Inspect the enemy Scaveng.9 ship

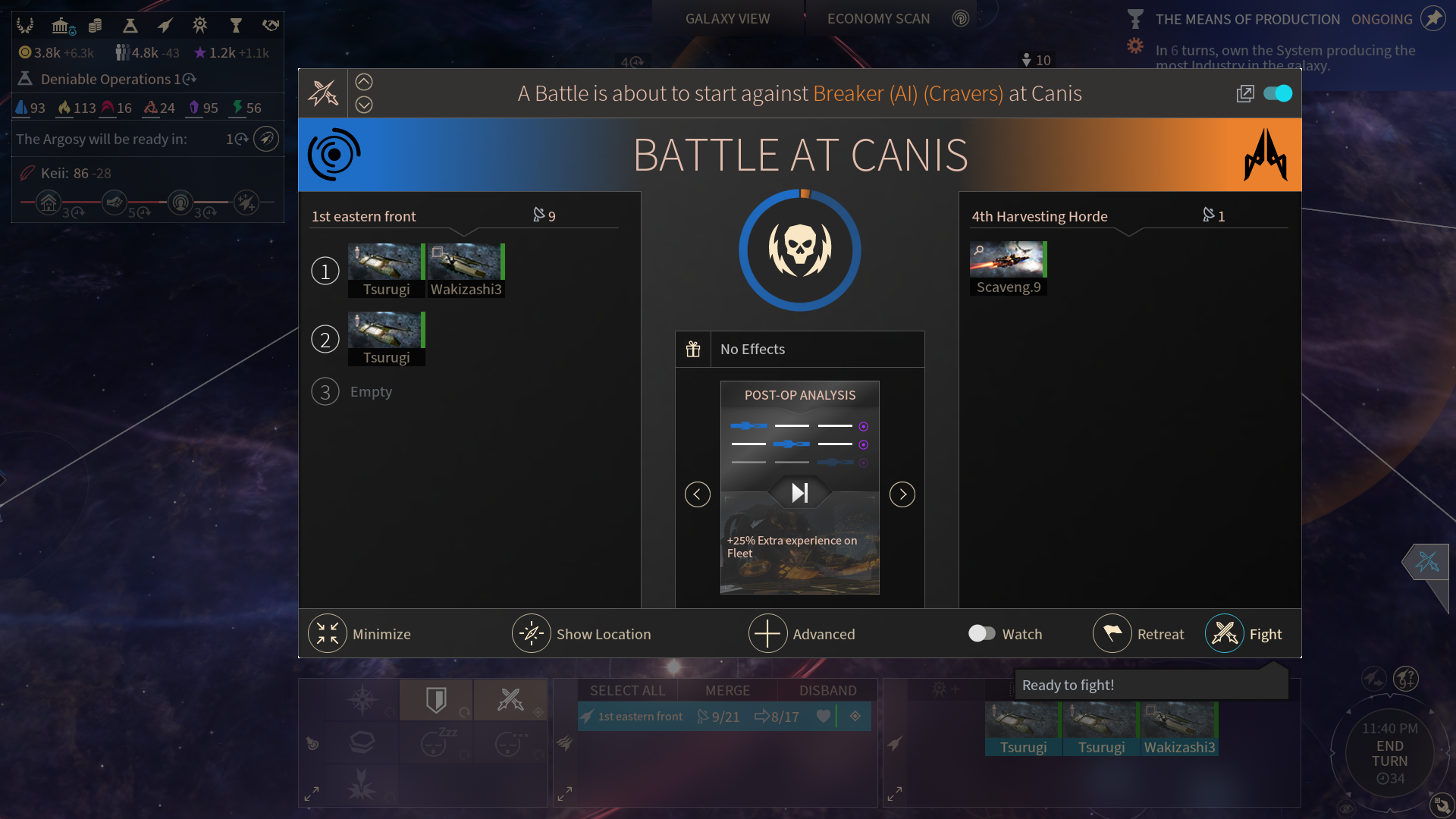coord(1008,268)
